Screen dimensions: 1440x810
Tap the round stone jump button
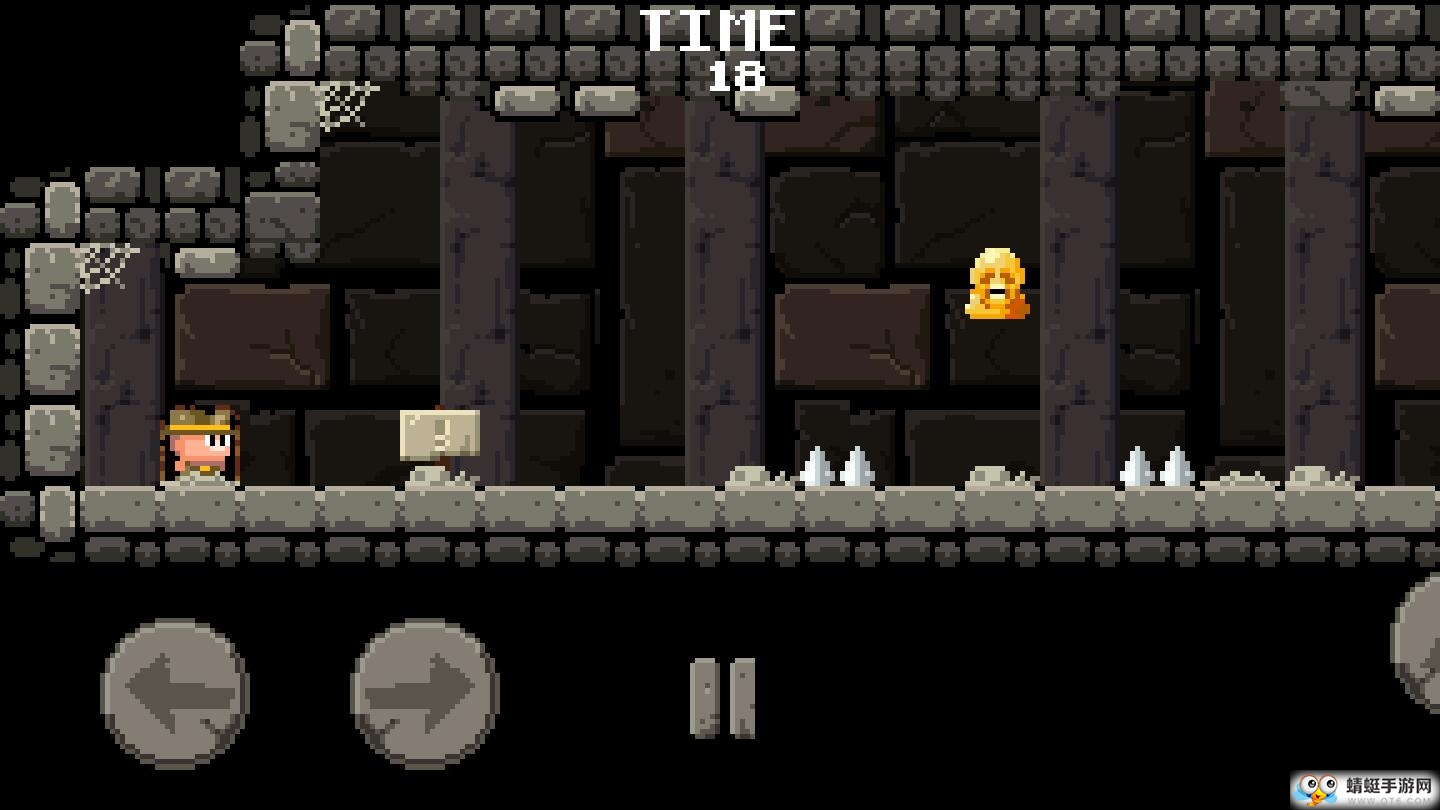(1420, 640)
